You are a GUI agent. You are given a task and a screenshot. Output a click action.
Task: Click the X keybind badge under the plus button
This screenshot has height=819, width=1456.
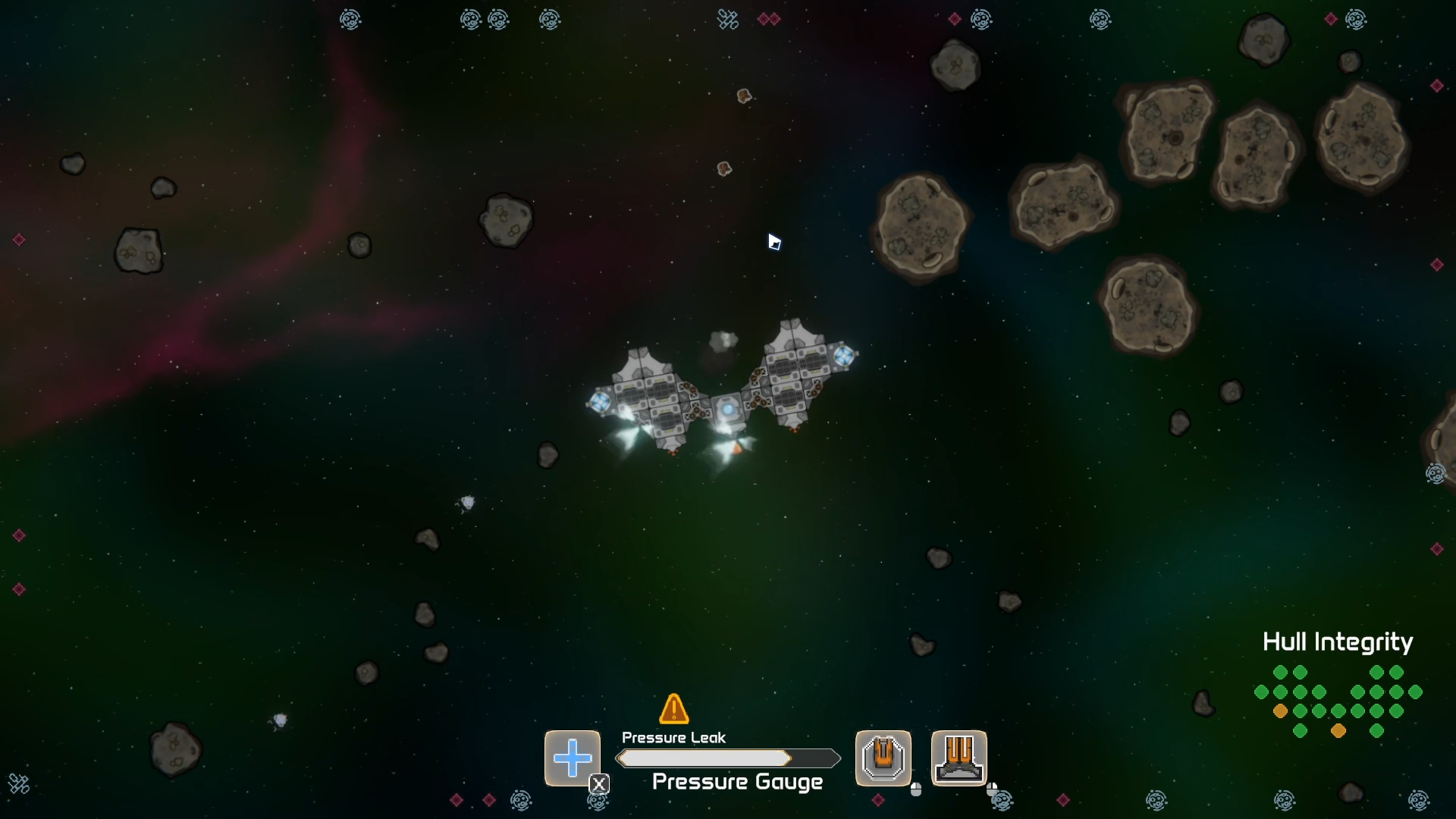pos(599,785)
